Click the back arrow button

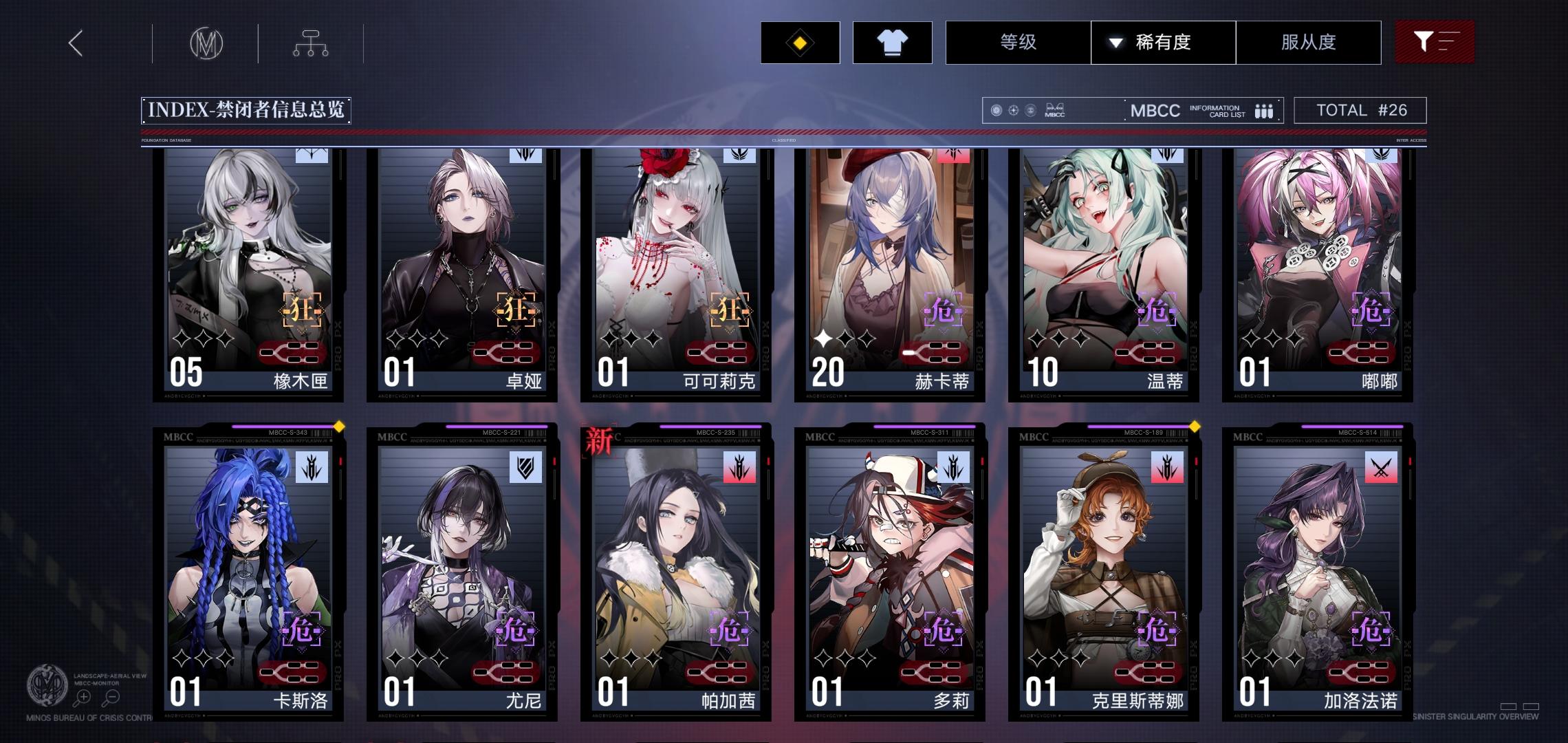[76, 42]
